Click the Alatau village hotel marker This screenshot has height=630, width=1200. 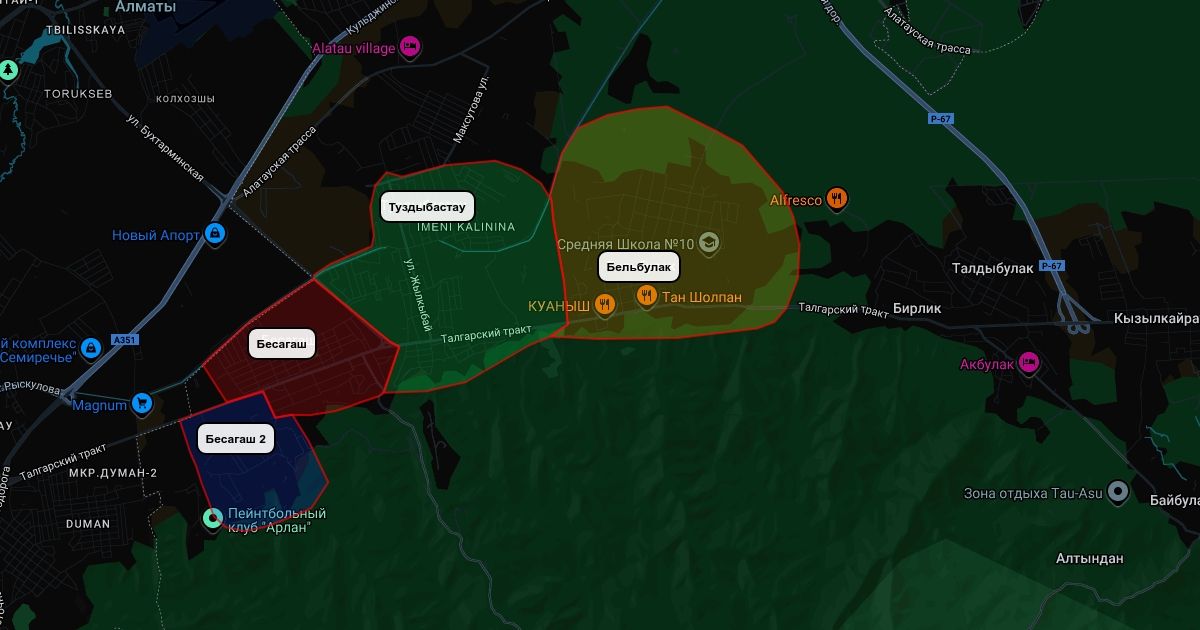click(x=408, y=46)
